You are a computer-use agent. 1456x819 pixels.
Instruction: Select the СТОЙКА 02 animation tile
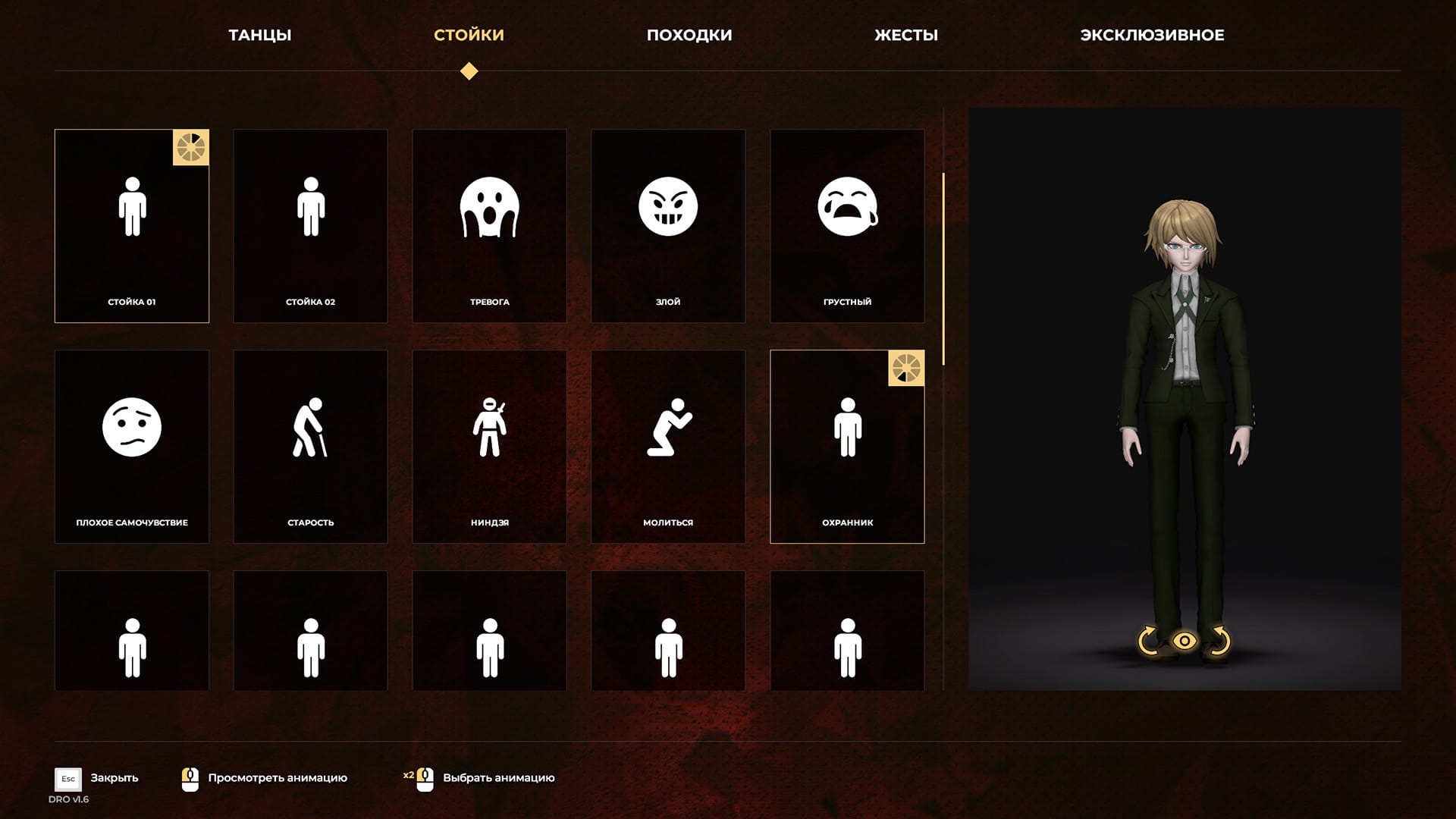point(310,226)
